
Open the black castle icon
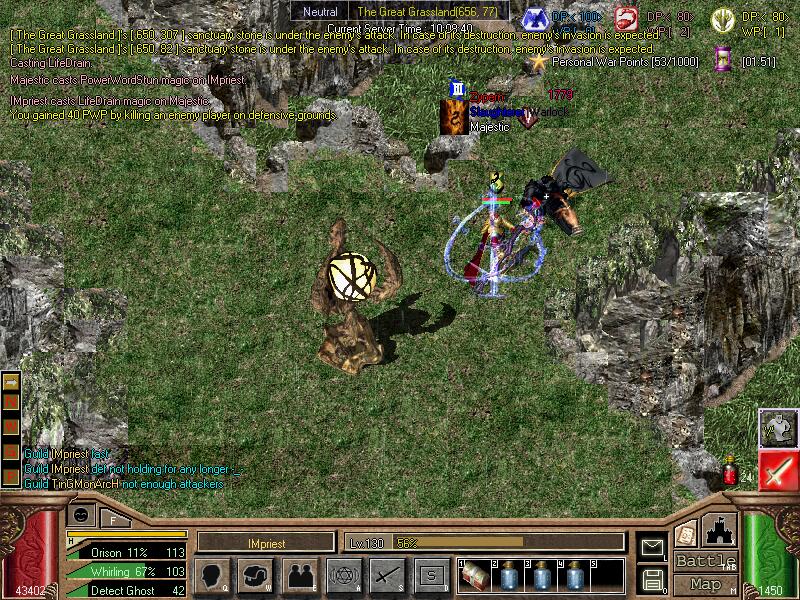click(x=721, y=531)
